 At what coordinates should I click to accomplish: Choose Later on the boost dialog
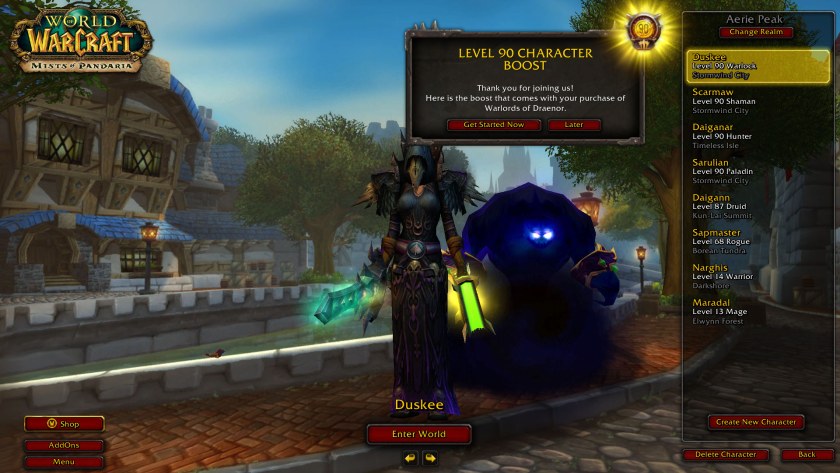click(574, 125)
